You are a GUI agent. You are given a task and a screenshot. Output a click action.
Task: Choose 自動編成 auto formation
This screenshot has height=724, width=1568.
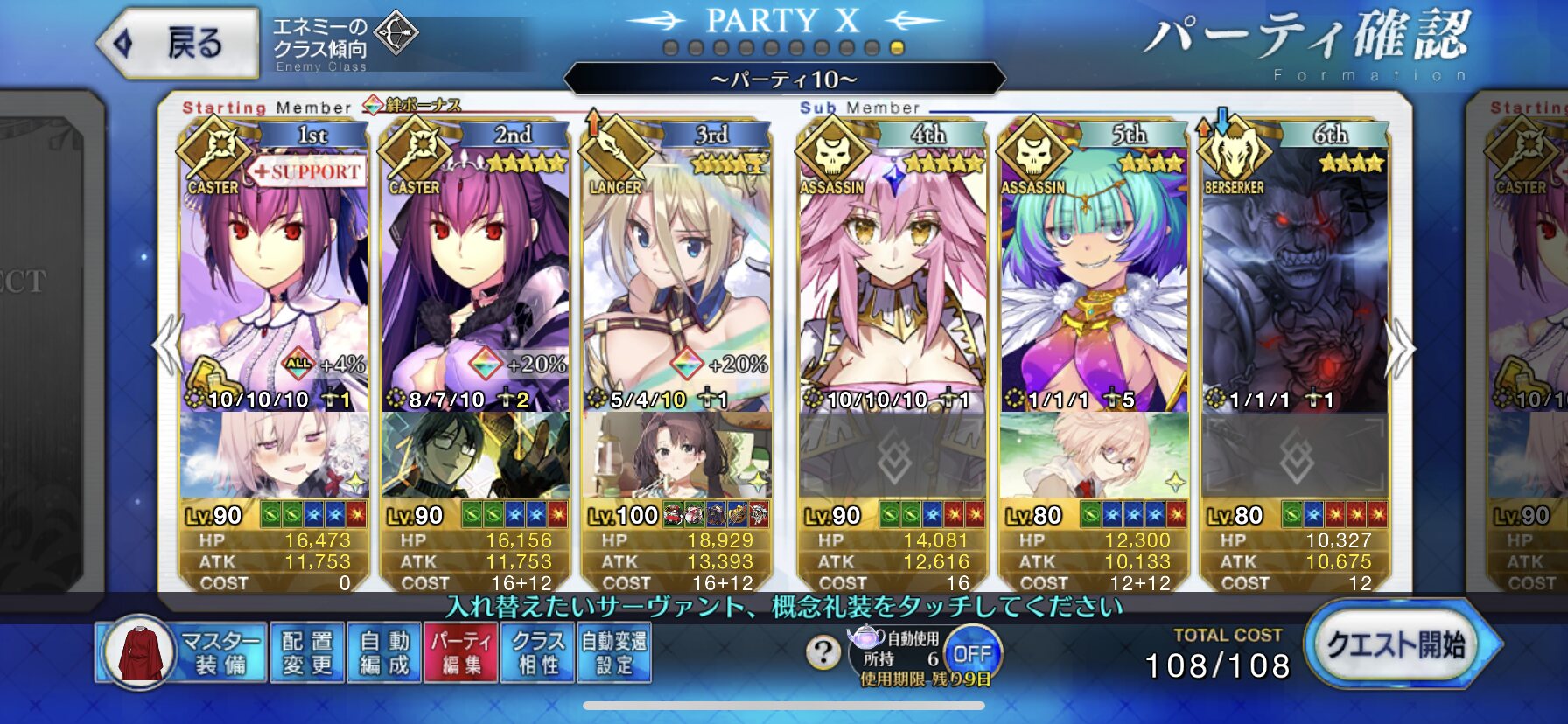(x=384, y=652)
